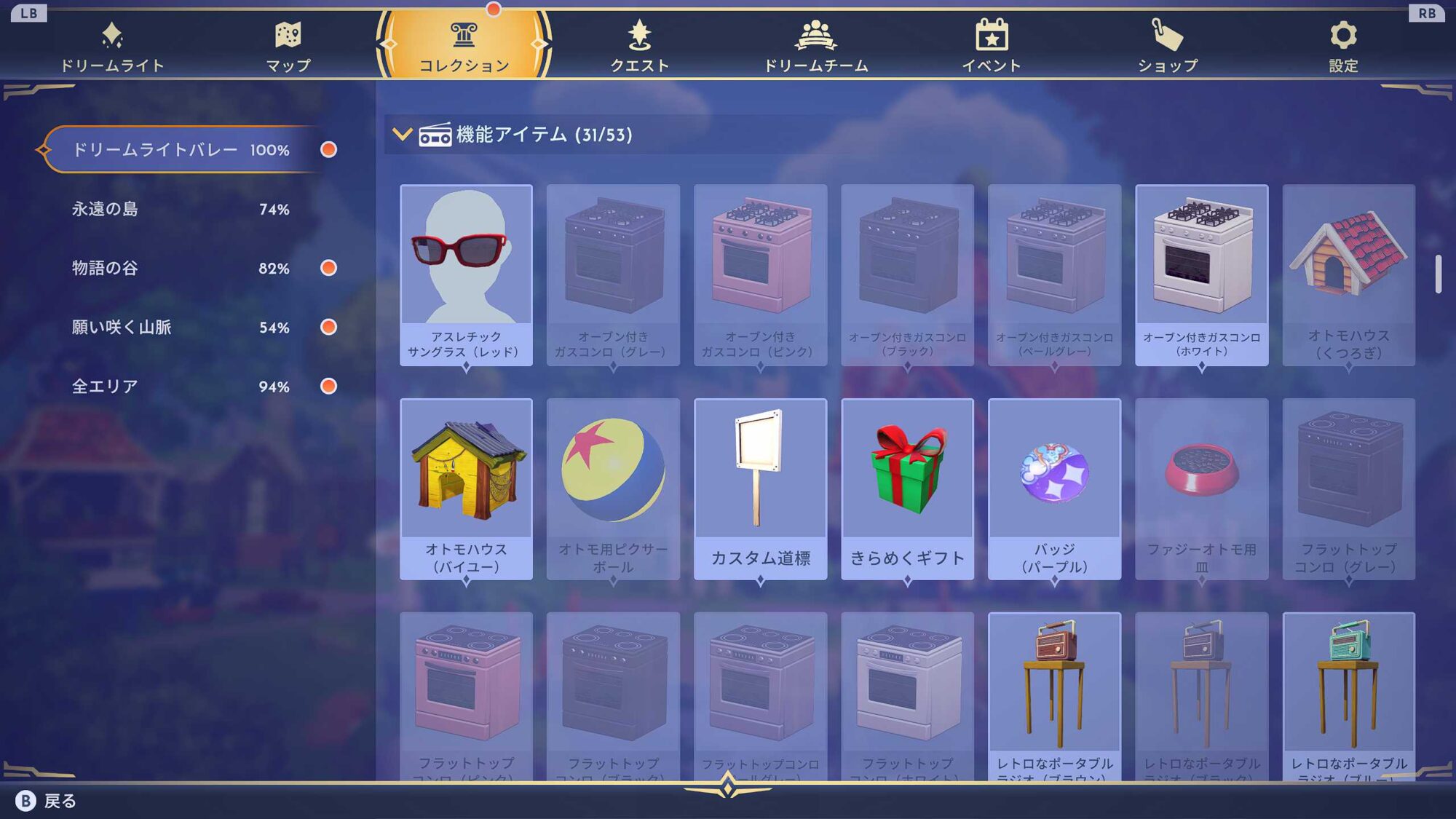The width and height of the screenshot is (1456, 819).
Task: Select the 永遠の島 collection area
Action: point(180,209)
